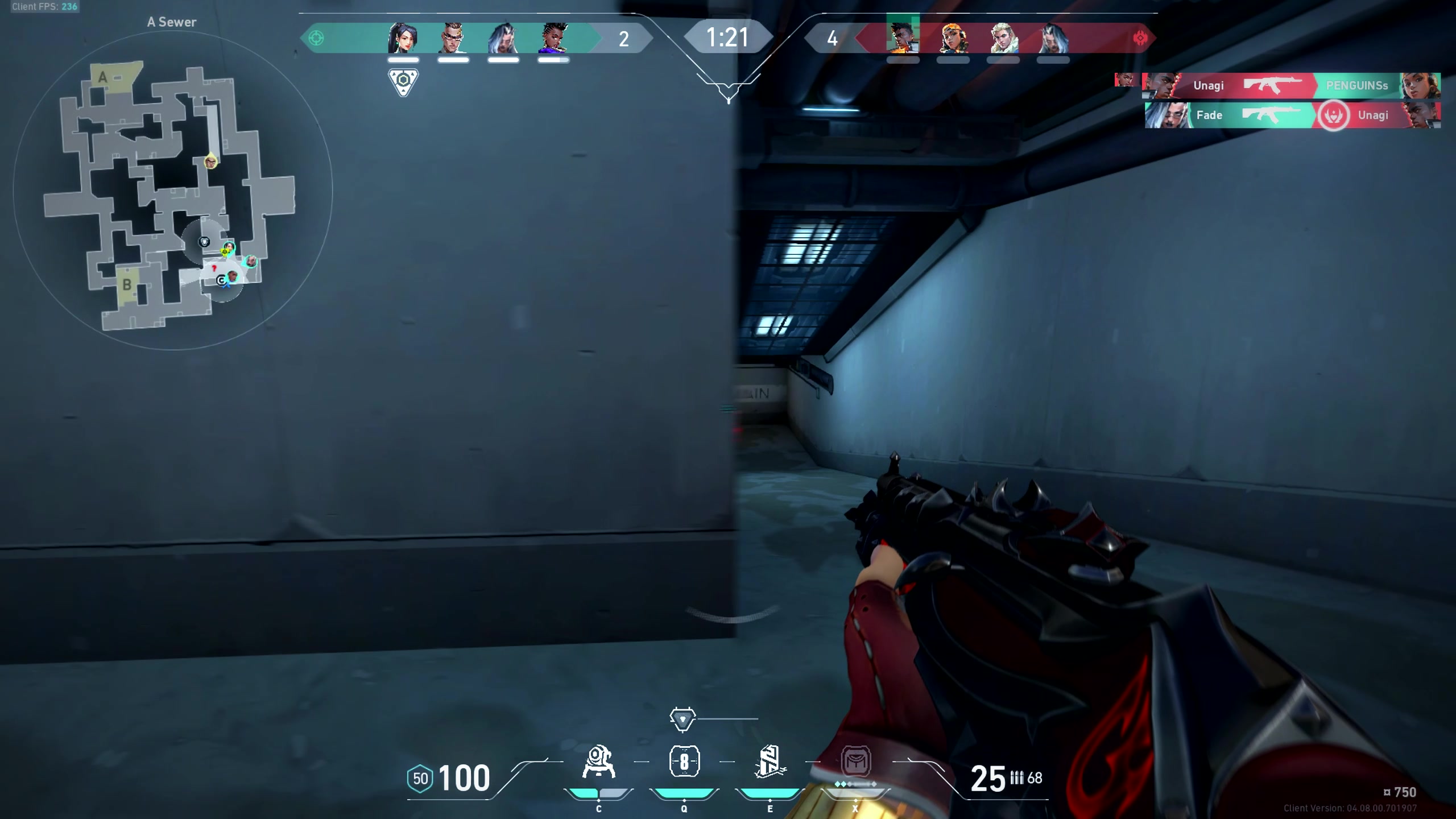
Task: Activate Chamber's Trademark trap ability
Action: (598, 762)
